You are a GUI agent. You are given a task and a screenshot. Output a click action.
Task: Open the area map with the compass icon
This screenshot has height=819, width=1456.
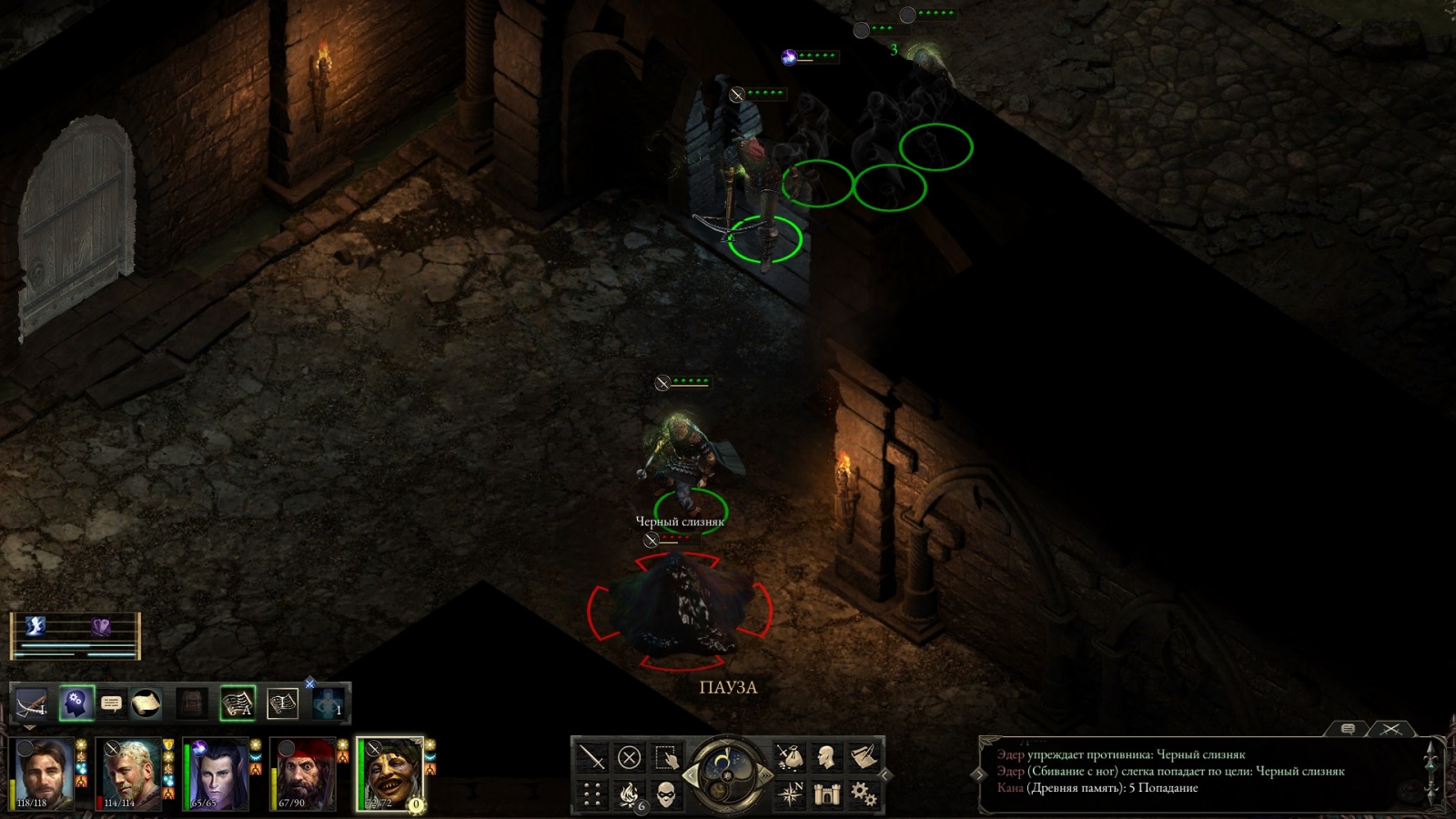pyautogui.click(x=789, y=794)
